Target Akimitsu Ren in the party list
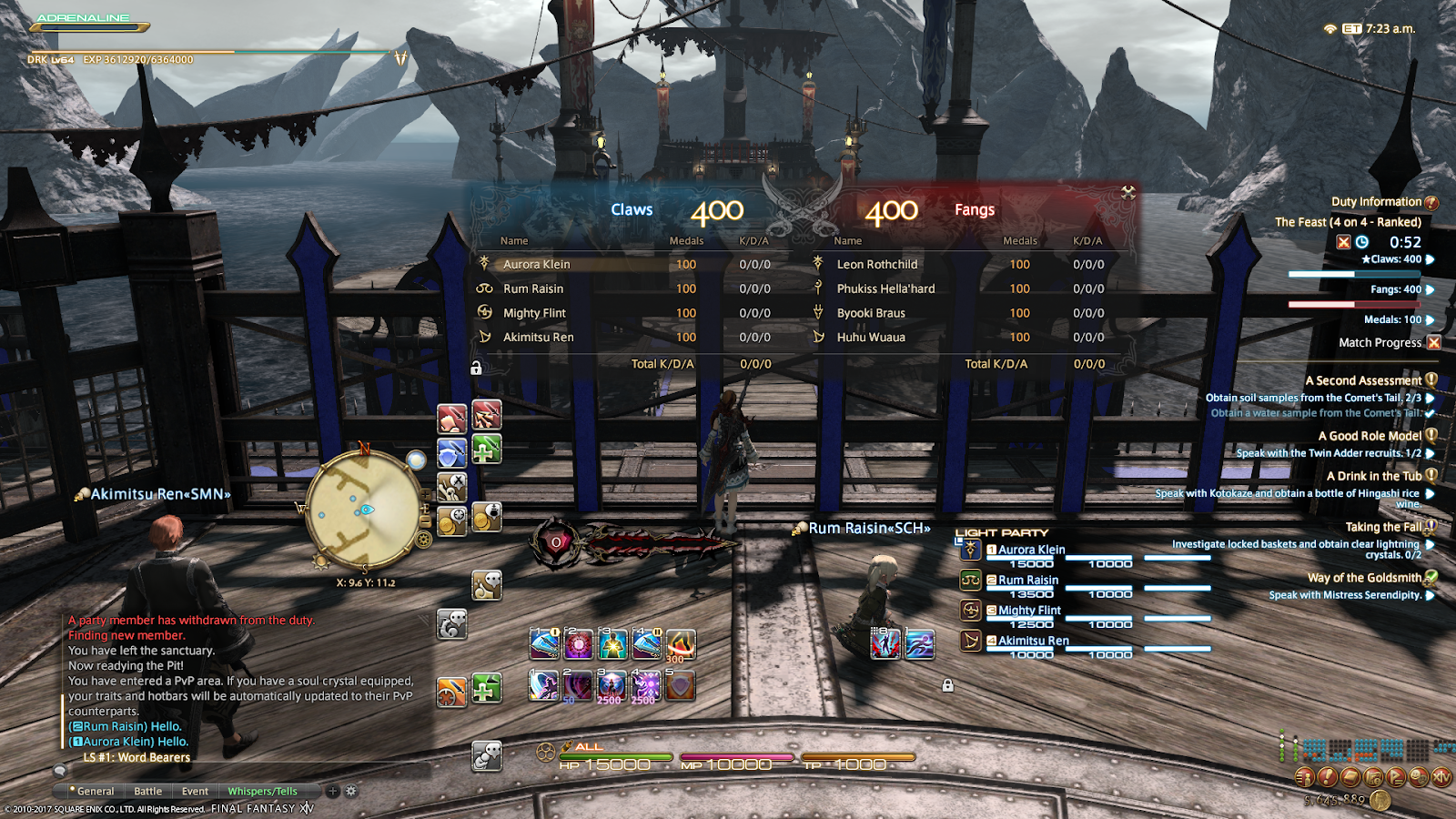Screen dimensions: 1456x819 click(x=1033, y=641)
